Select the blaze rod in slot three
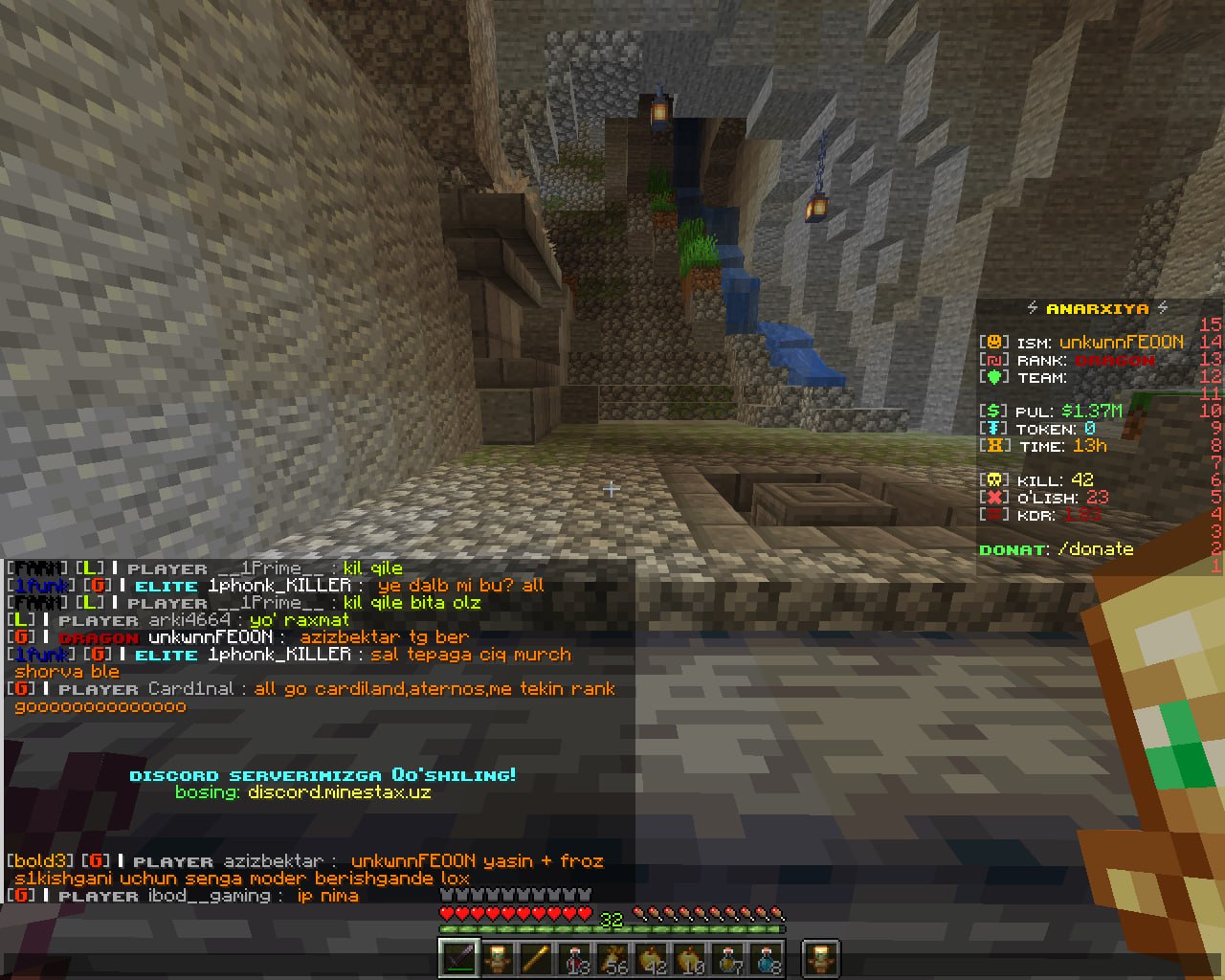This screenshot has height=980, width=1225. coord(536,957)
